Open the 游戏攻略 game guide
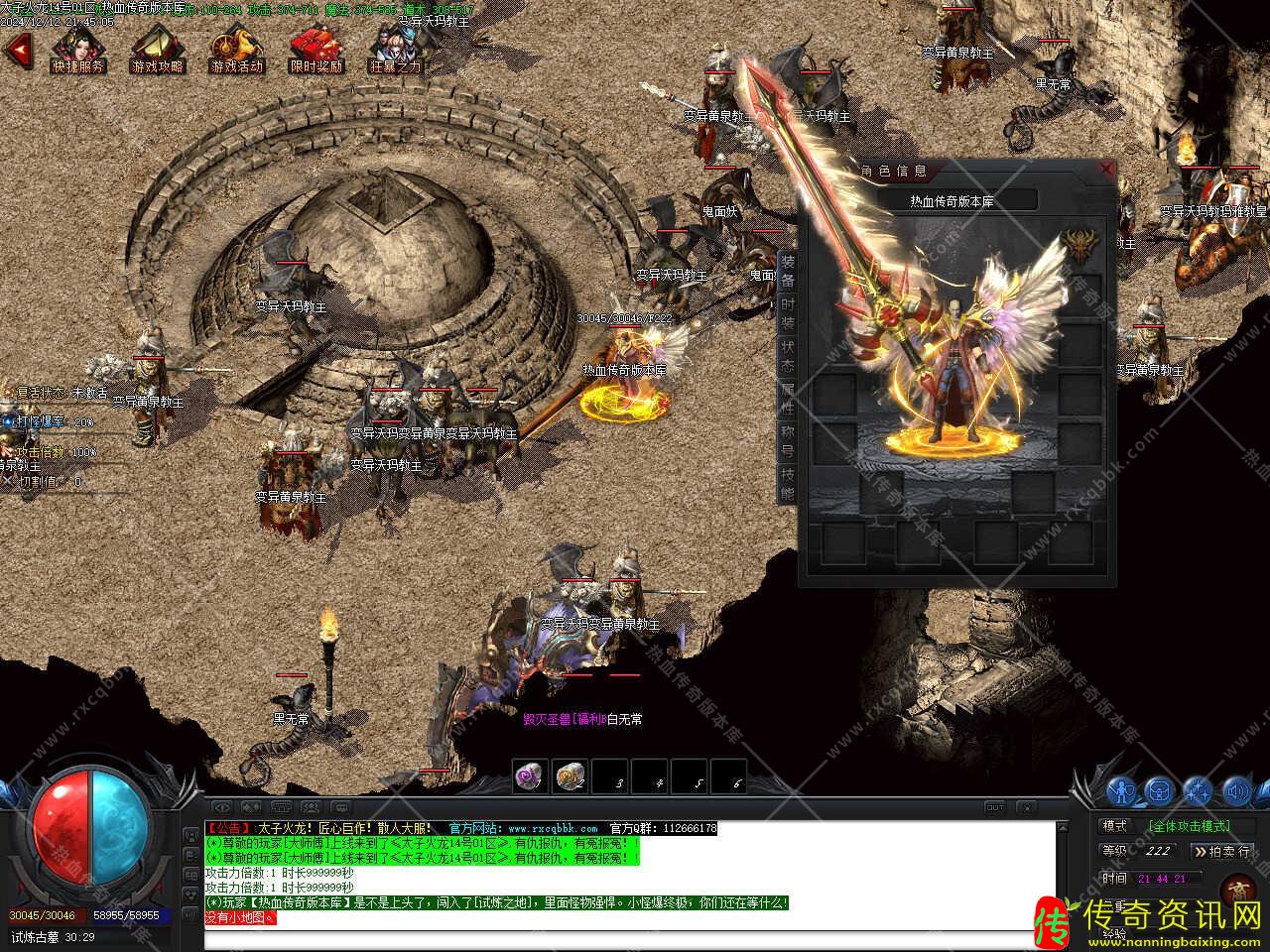 (158, 50)
